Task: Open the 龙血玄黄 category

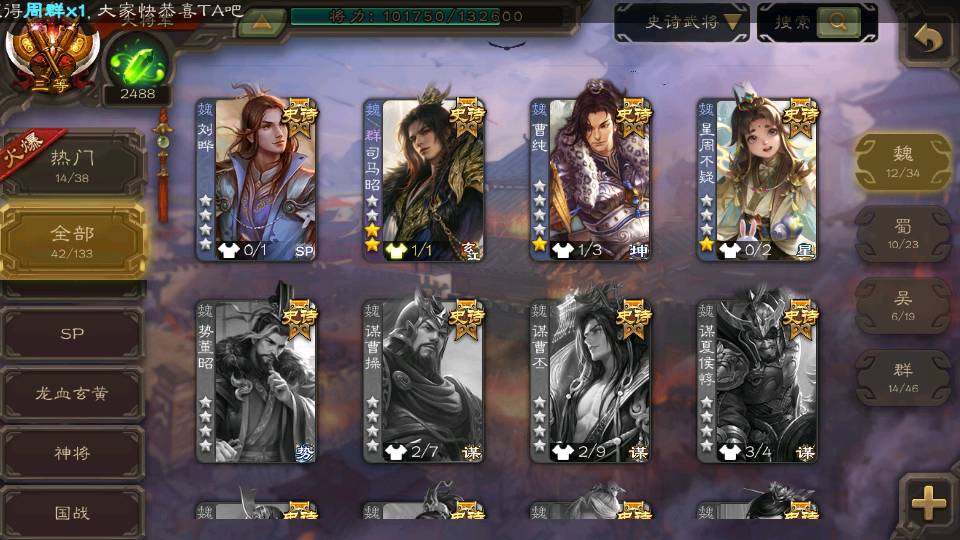Action: click(x=72, y=394)
